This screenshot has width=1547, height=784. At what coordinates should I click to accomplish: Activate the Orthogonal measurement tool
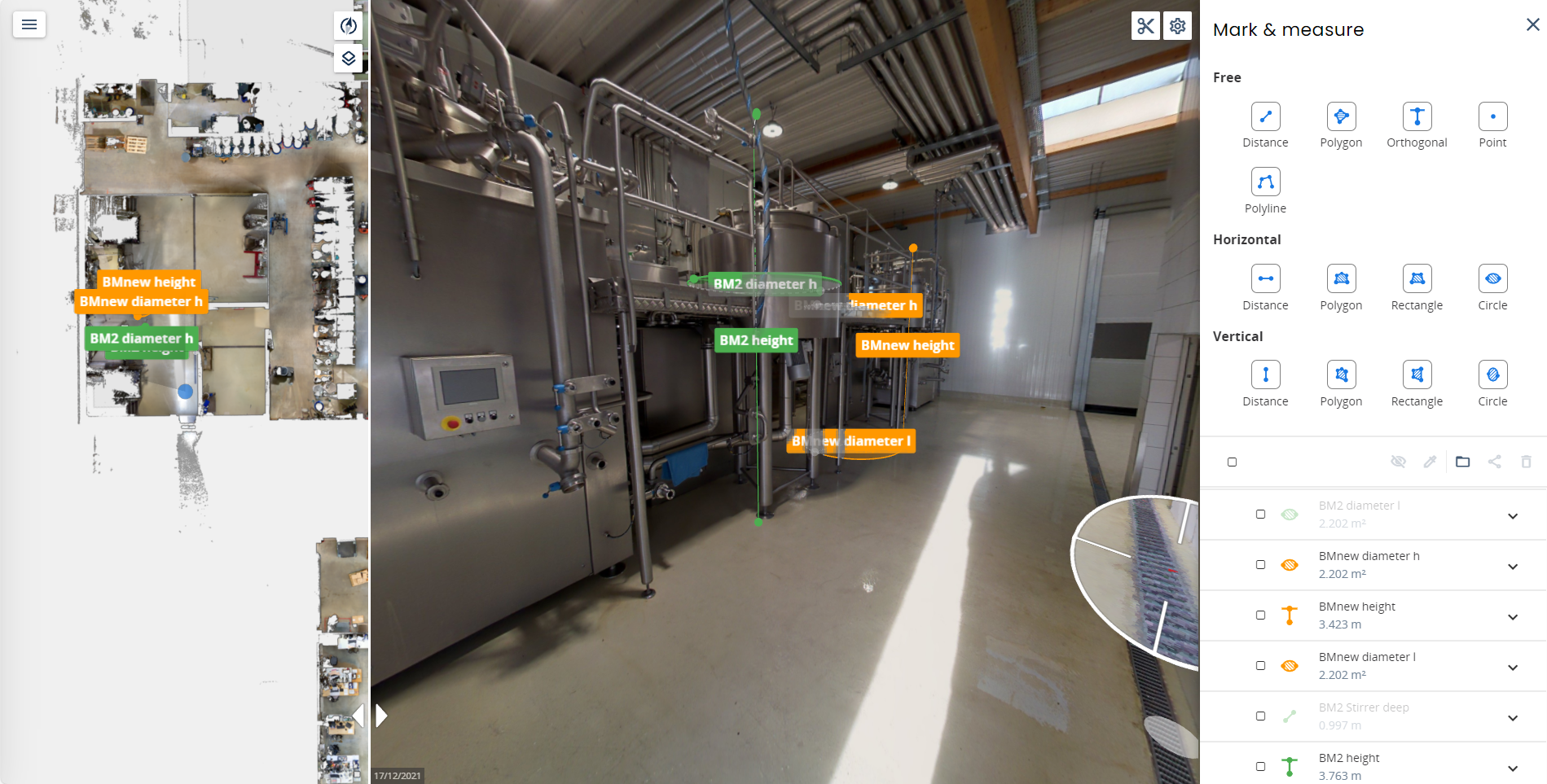click(x=1417, y=116)
